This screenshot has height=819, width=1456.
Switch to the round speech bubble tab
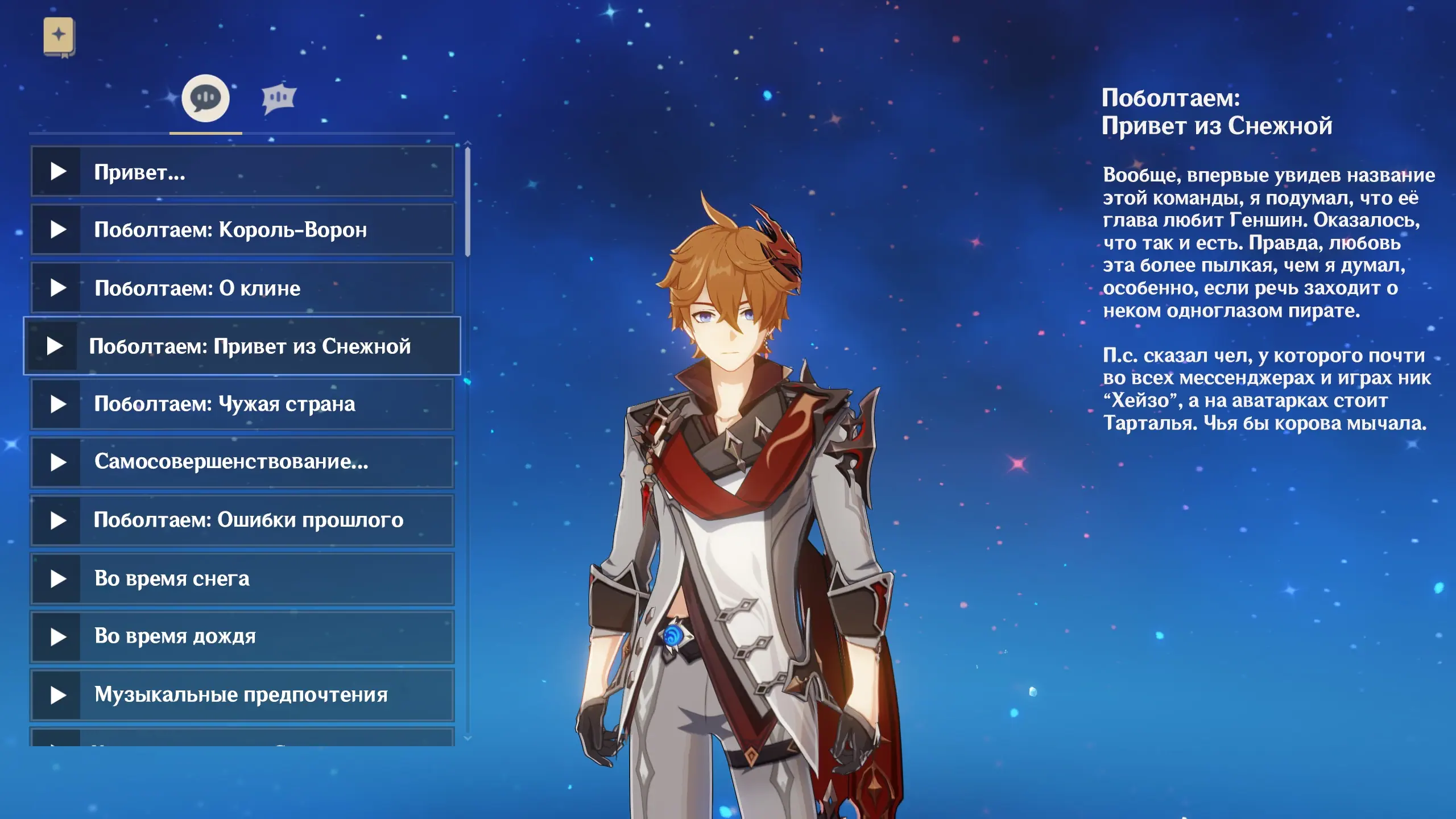pos(205,98)
